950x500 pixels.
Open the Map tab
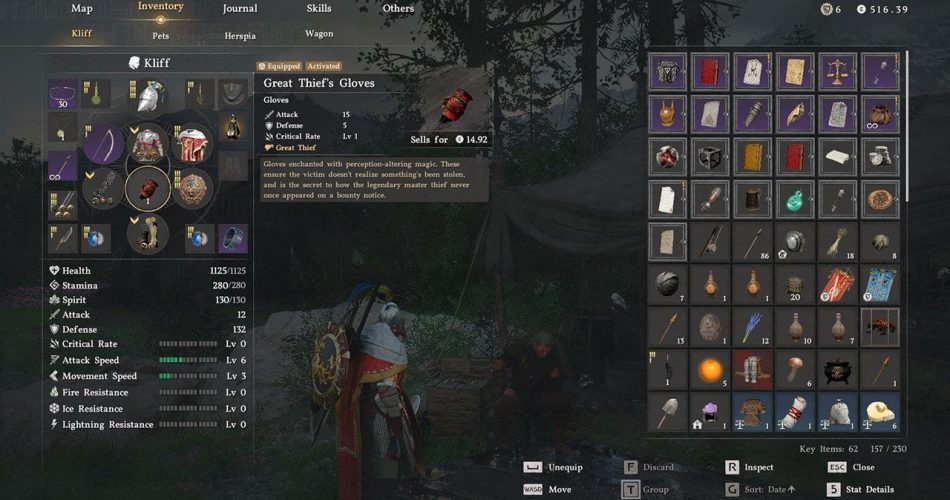pyautogui.click(x=82, y=9)
